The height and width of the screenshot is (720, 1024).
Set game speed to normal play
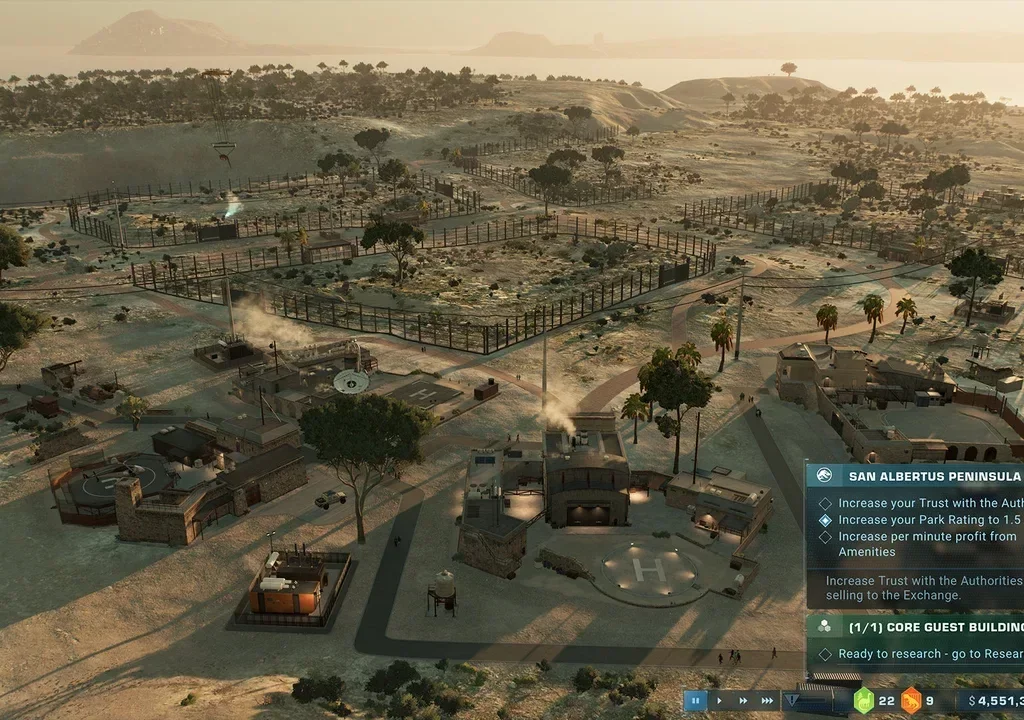point(719,701)
